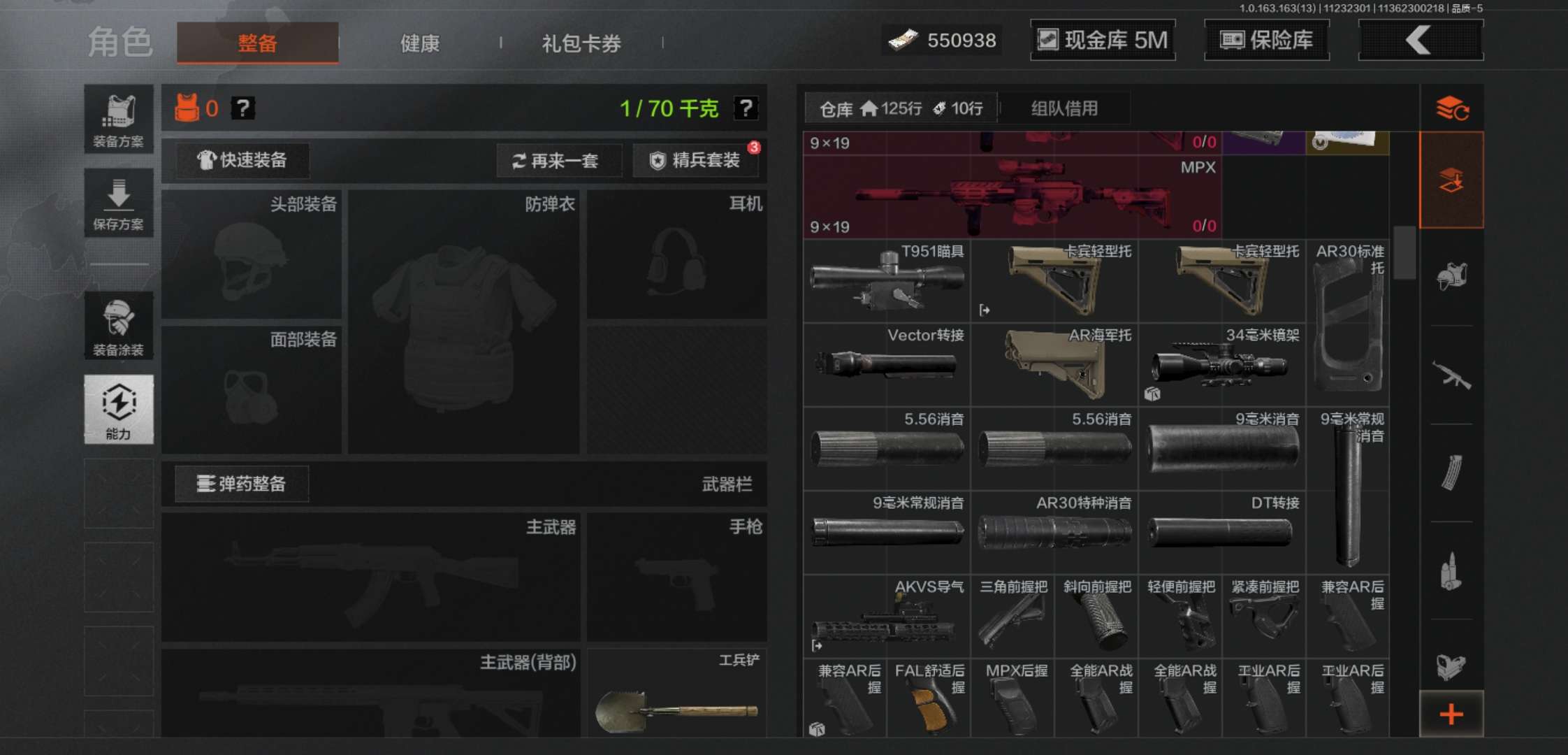Toggle the highlighted all-items warehouse filter
This screenshot has width=1568, height=755.
pos(1452,180)
